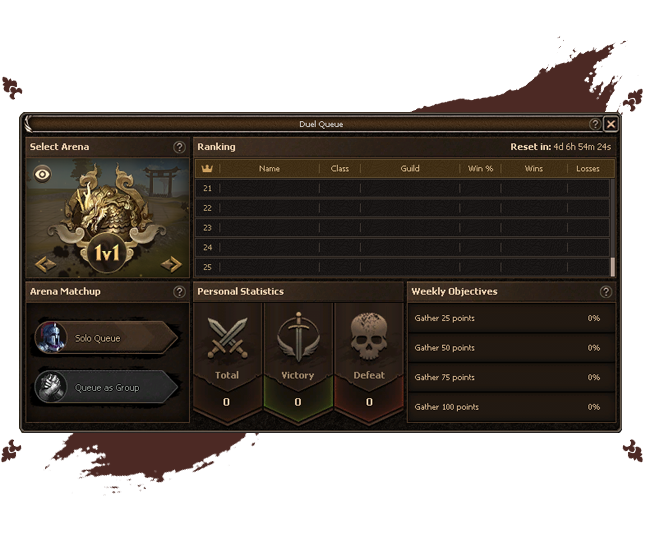Screen dimensions: 655x549
Task: Sort ranking by Class column
Action: [340, 169]
